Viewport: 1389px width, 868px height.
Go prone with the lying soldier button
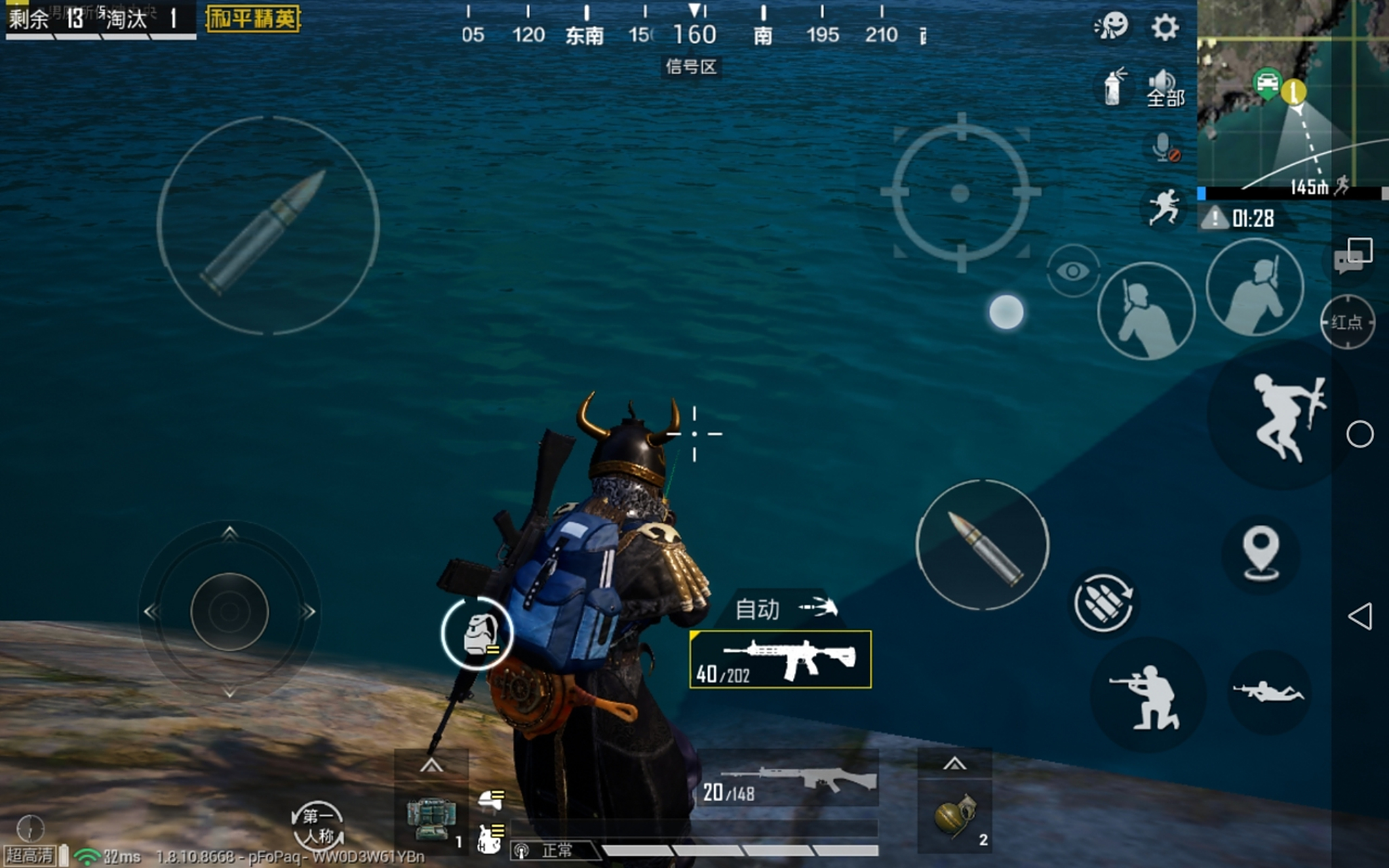tap(1268, 692)
